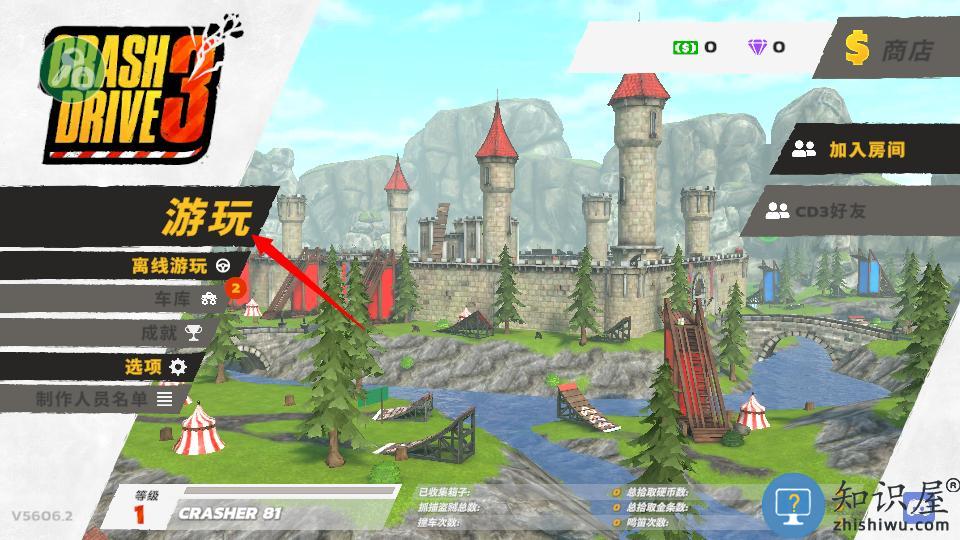Start the game with 游玩
The image size is (960, 540).
[x=208, y=217]
